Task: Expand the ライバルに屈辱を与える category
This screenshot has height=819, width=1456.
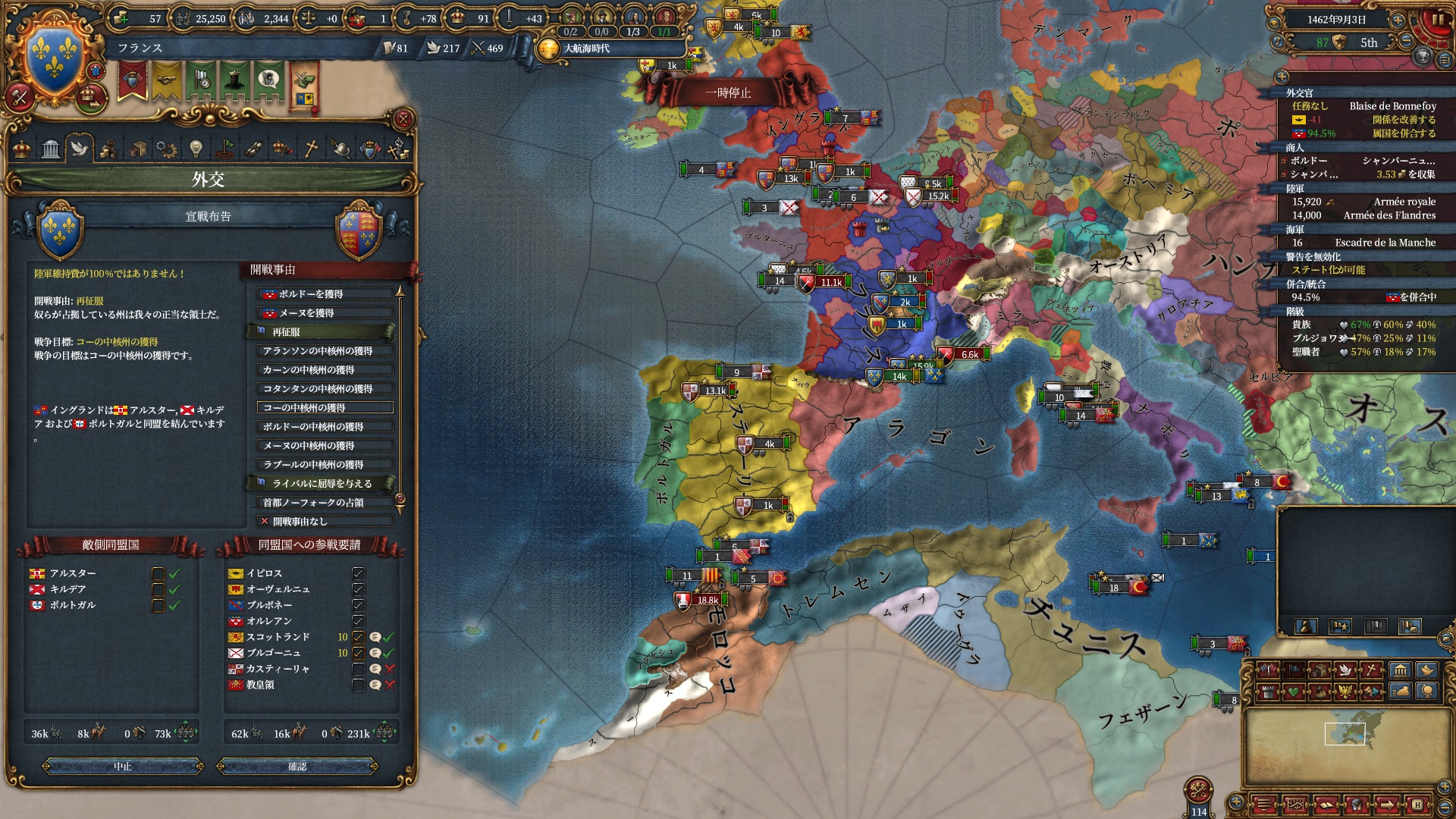Action: coord(322,484)
